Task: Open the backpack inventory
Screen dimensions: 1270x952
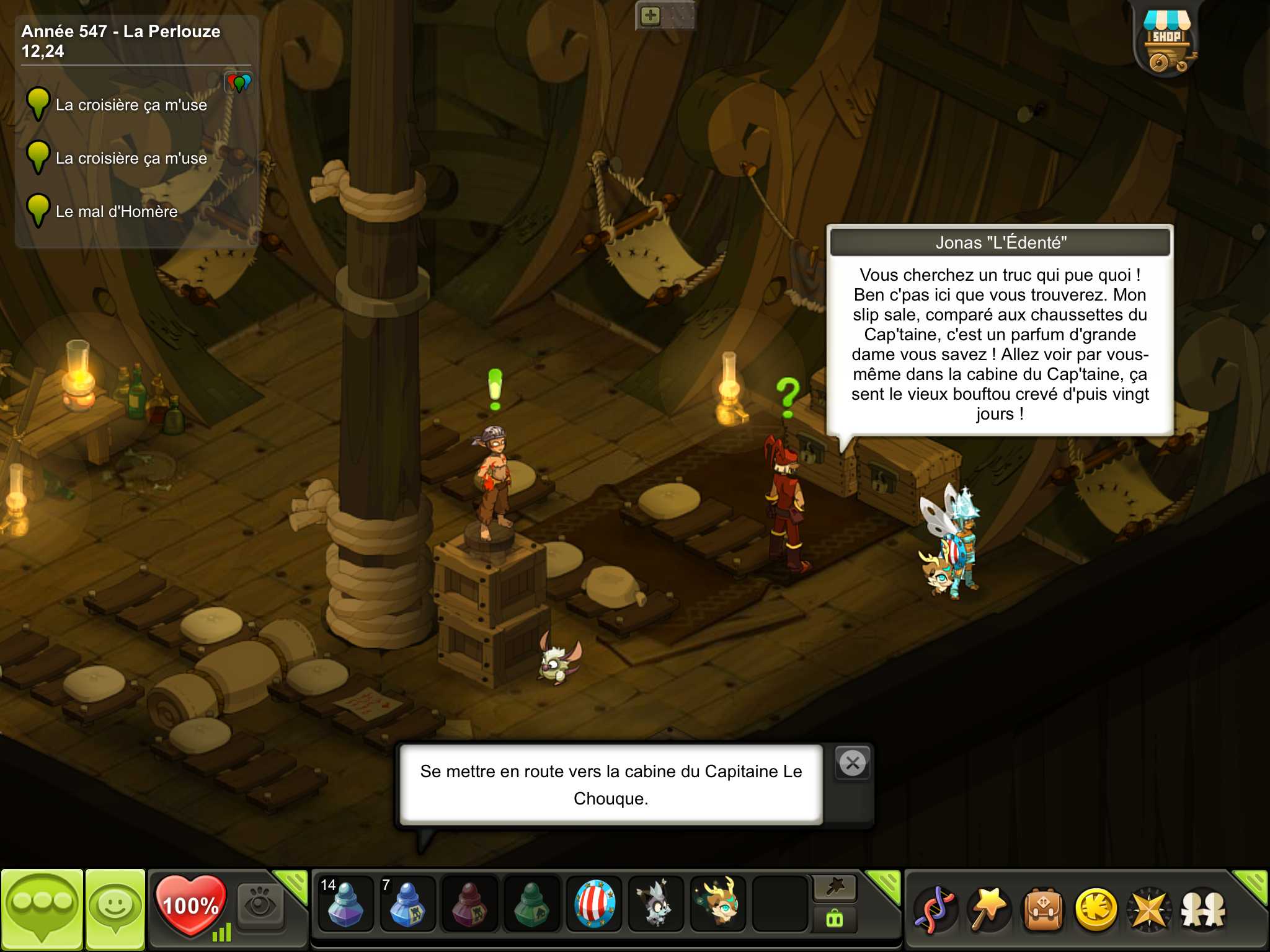Action: point(1043,910)
